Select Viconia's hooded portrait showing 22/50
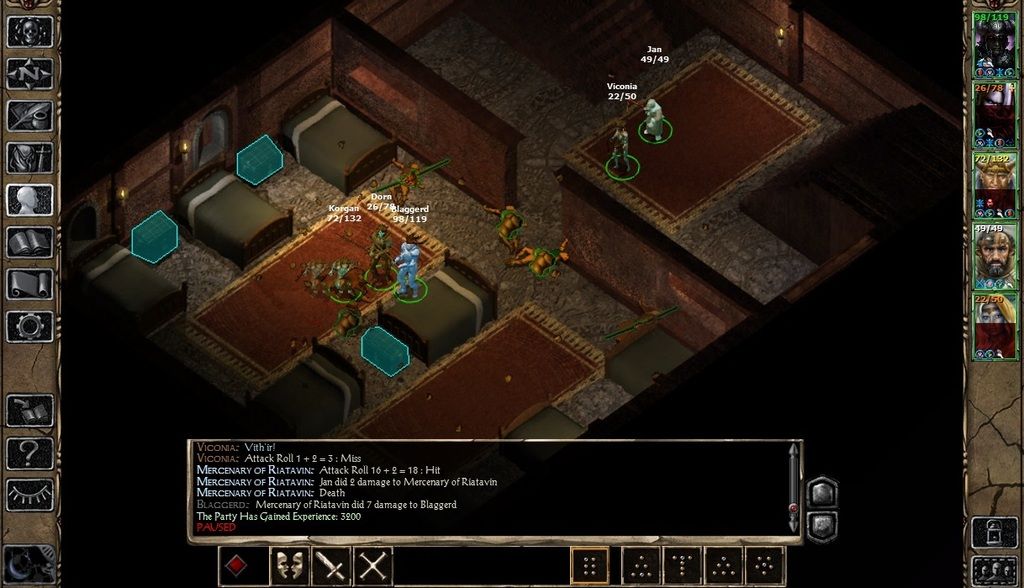Viewport: 1024px width, 588px height. (995, 326)
